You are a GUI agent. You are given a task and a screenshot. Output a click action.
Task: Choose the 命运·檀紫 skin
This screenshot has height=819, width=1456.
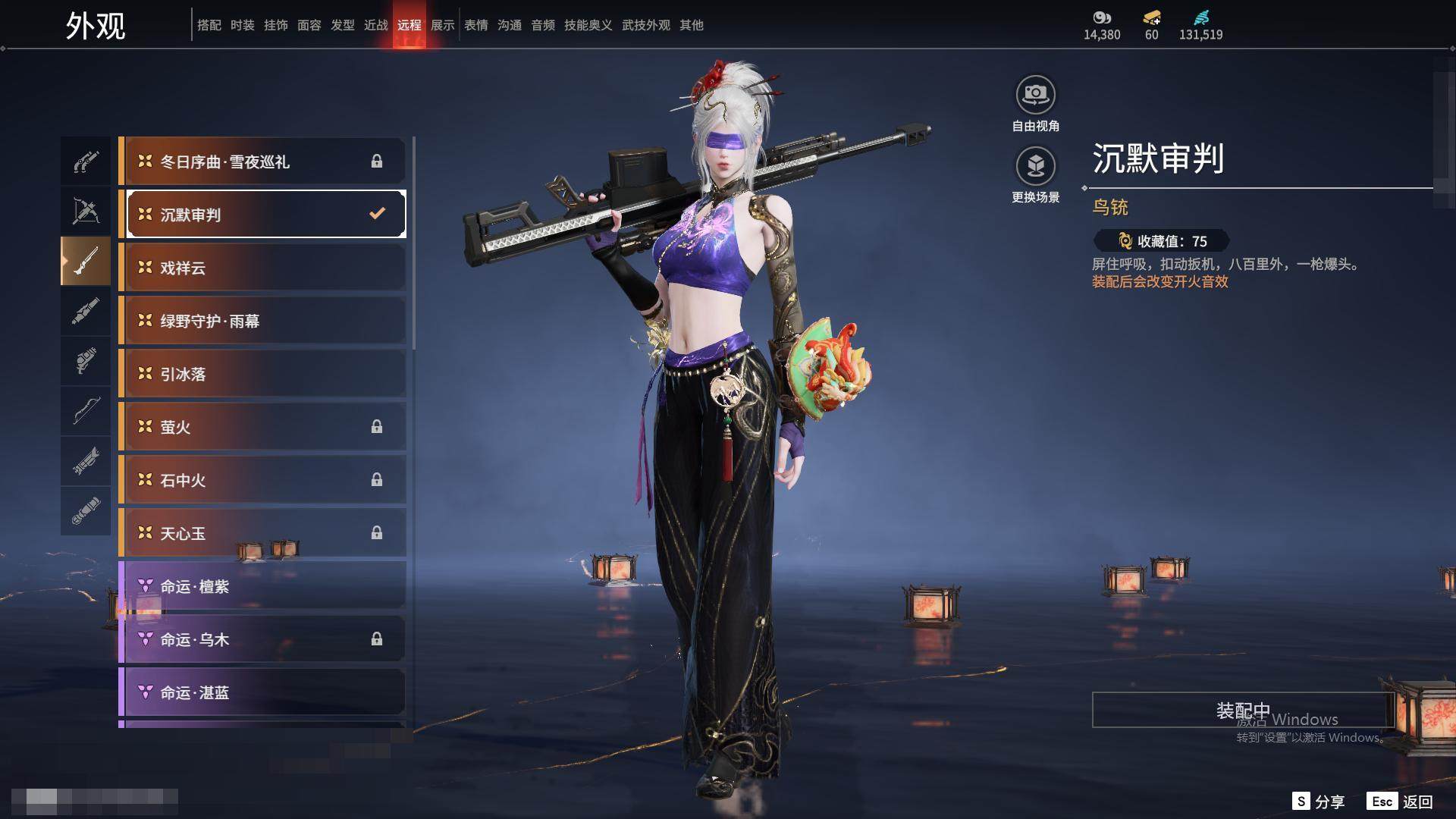point(263,586)
